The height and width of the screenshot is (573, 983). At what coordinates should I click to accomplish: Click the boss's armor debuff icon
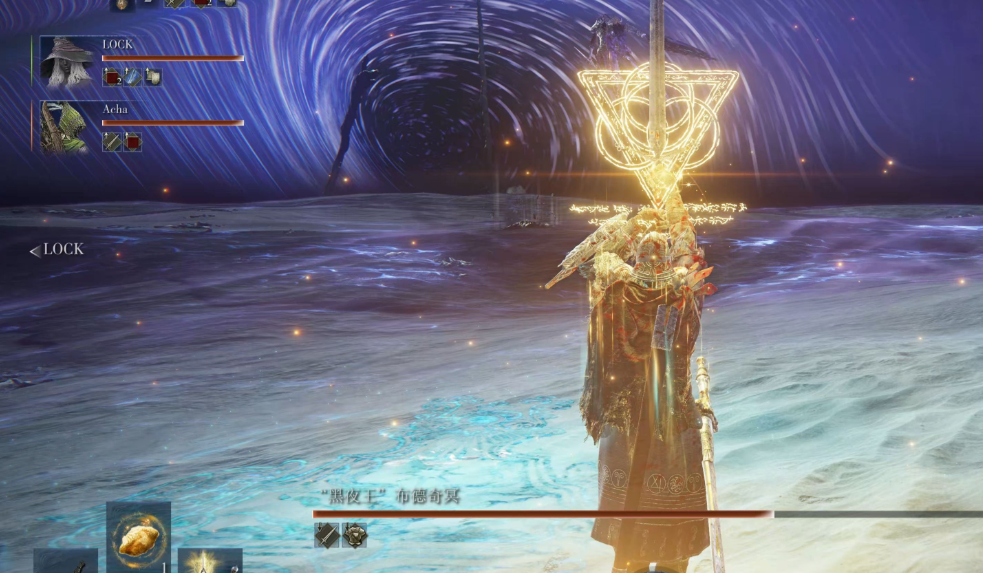tap(354, 535)
